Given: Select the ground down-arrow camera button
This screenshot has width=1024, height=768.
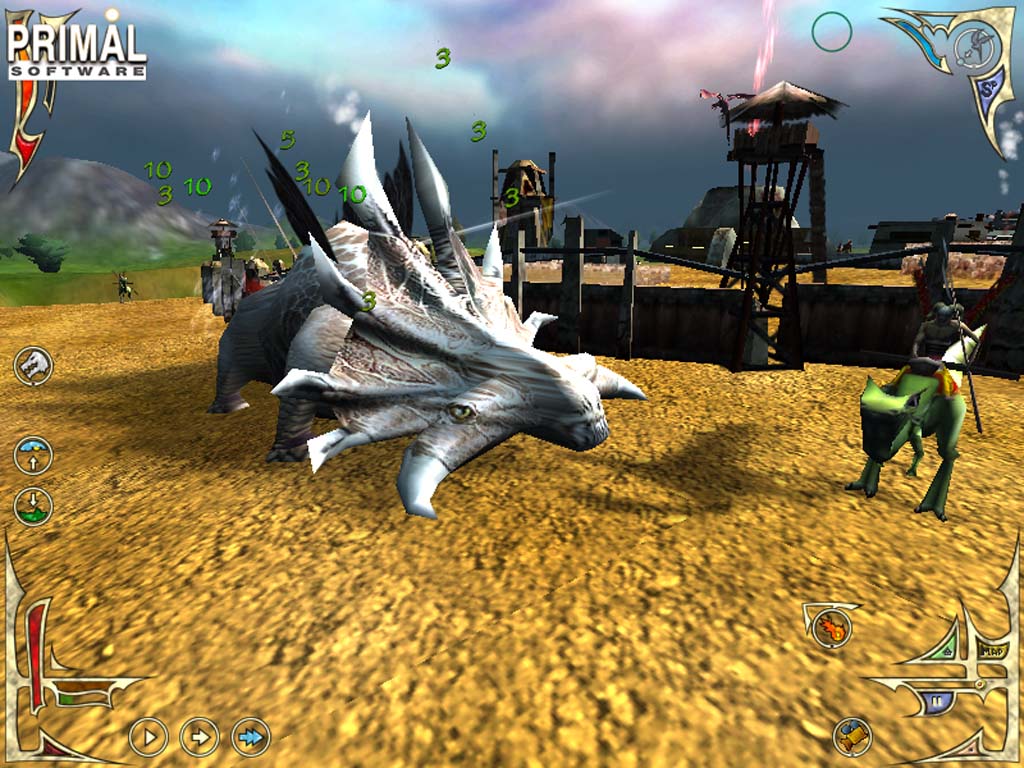Looking at the screenshot, I should (x=33, y=505).
